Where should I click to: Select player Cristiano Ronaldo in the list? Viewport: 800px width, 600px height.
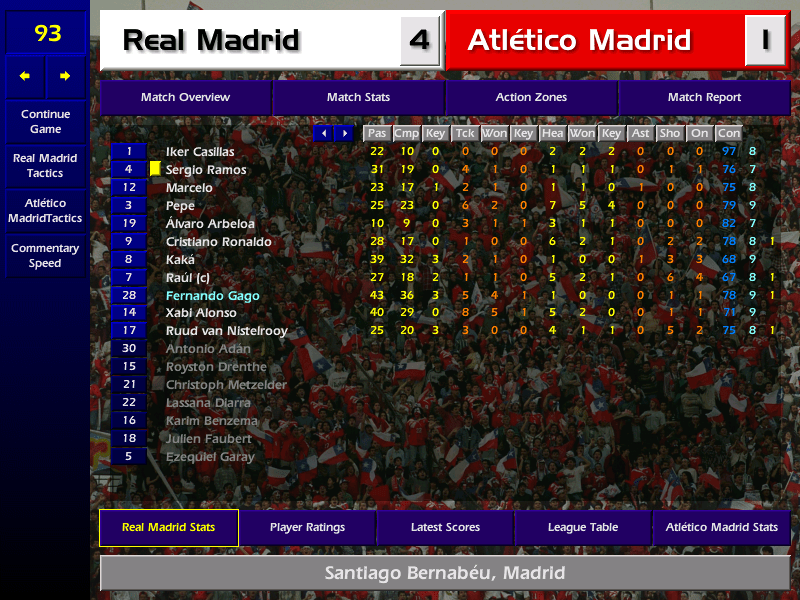[x=218, y=242]
